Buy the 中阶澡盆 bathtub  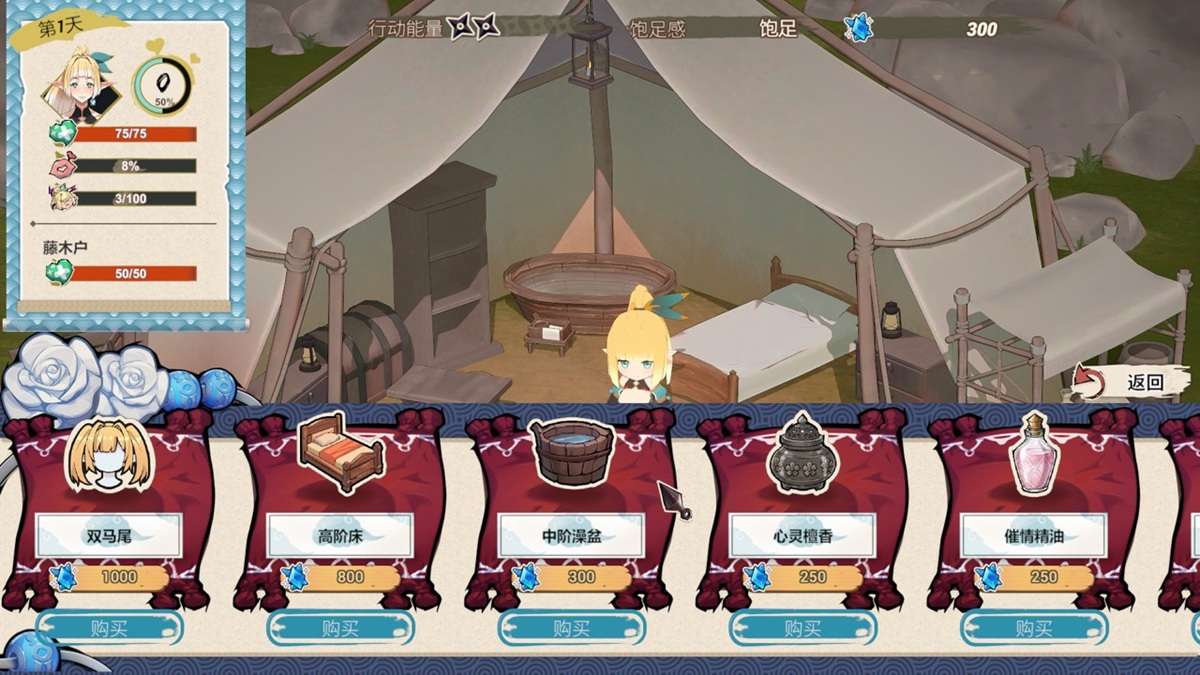(571, 628)
